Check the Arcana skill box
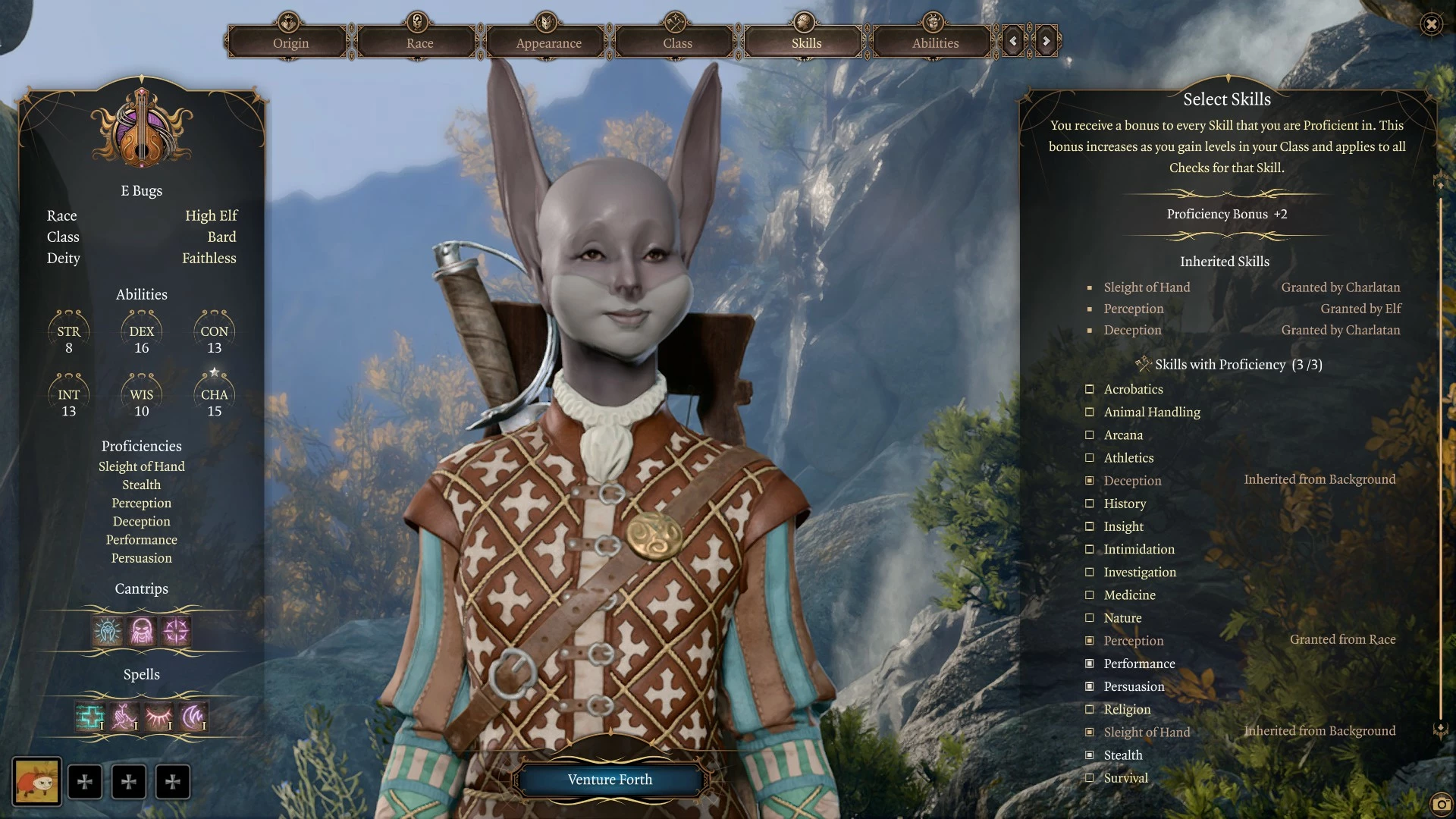Image resolution: width=1456 pixels, height=819 pixels. [x=1090, y=435]
